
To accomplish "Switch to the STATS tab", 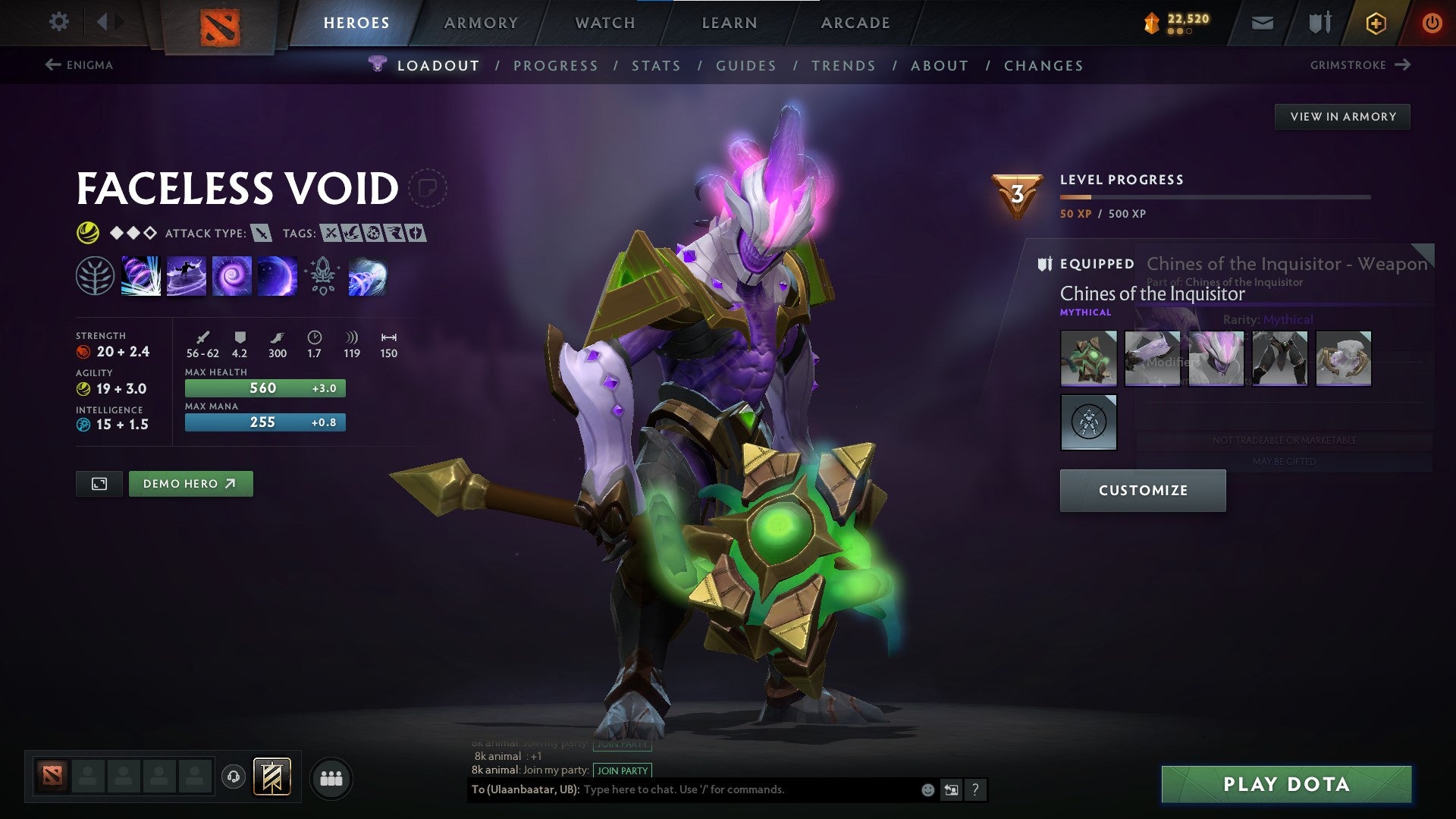I will [x=657, y=65].
